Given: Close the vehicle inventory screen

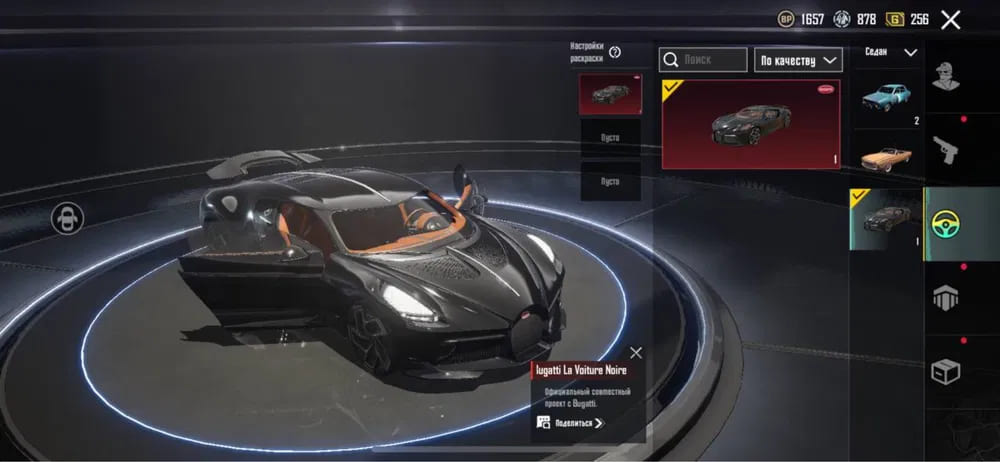Looking at the screenshot, I should (950, 19).
